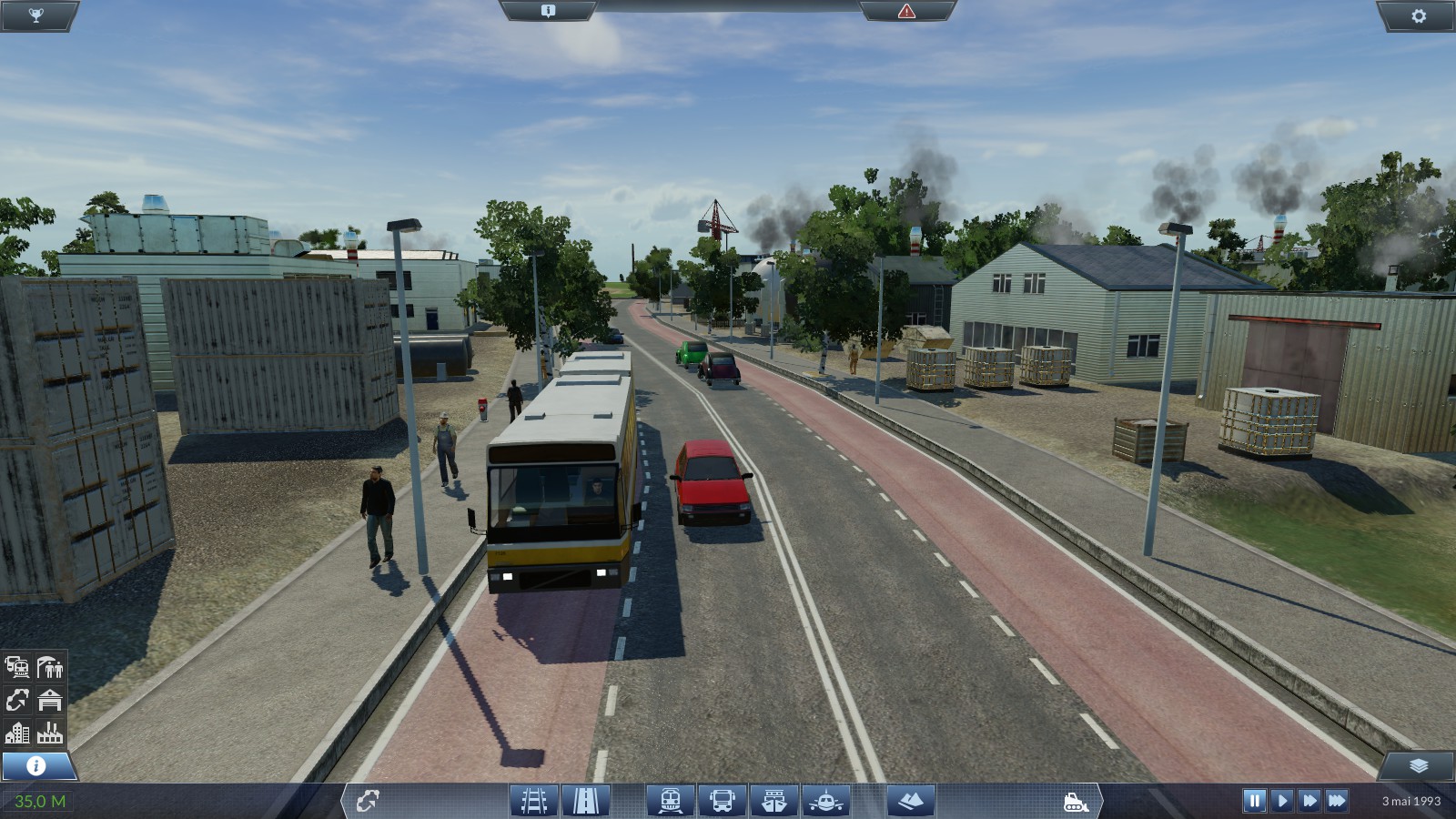Open the vehicles list window
The width and height of the screenshot is (1456, 819).
pos(17,668)
